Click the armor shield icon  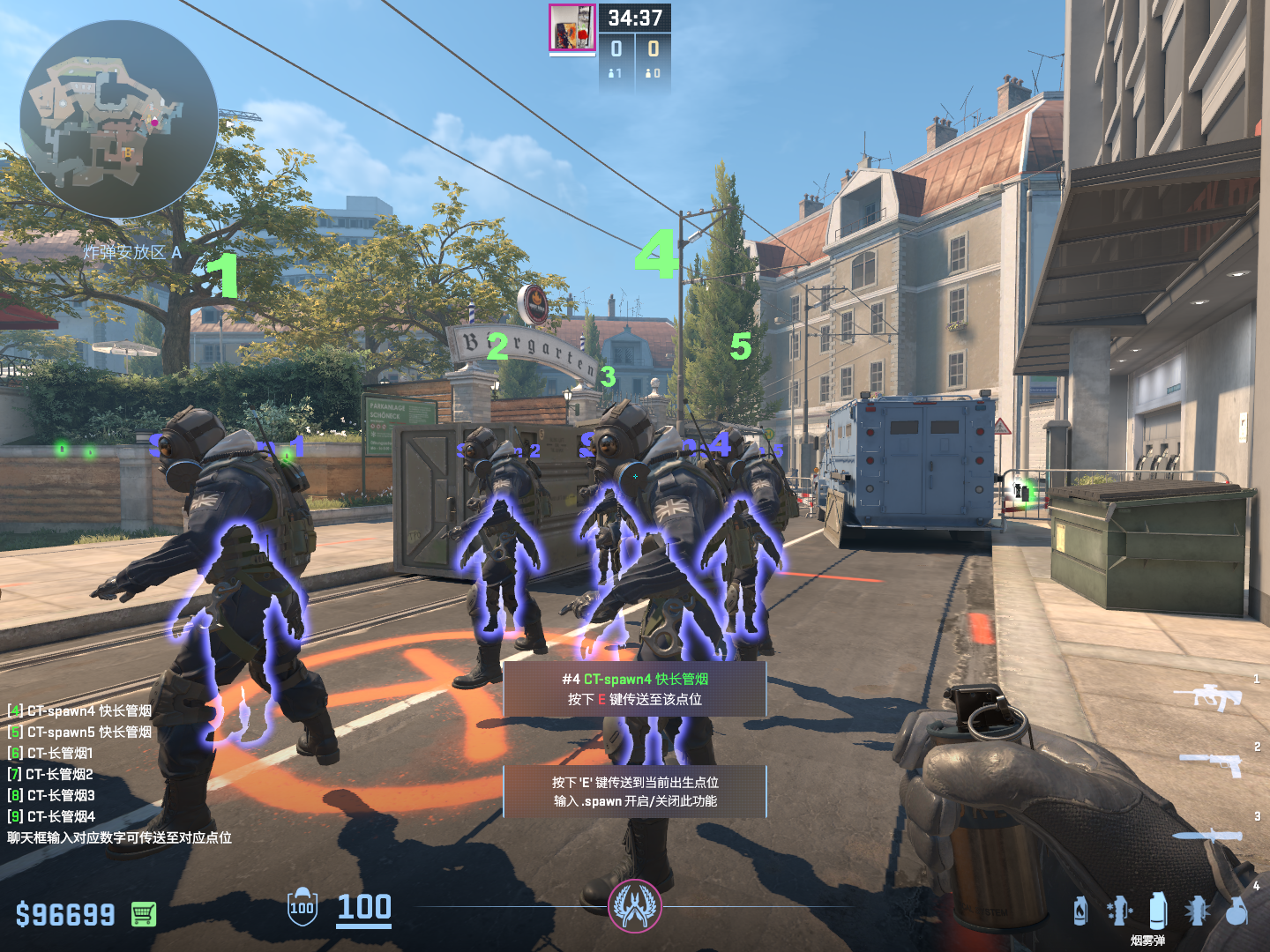tap(302, 907)
